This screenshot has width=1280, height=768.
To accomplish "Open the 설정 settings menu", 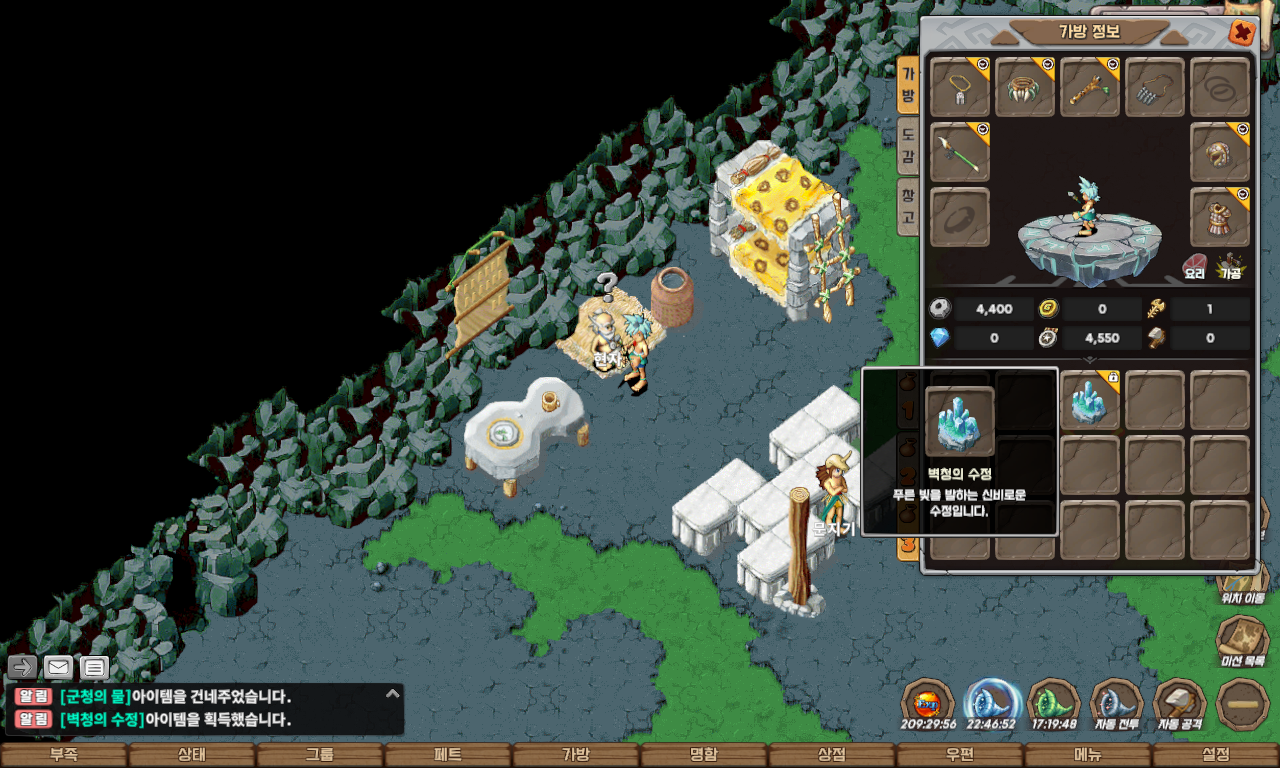I will [1216, 755].
